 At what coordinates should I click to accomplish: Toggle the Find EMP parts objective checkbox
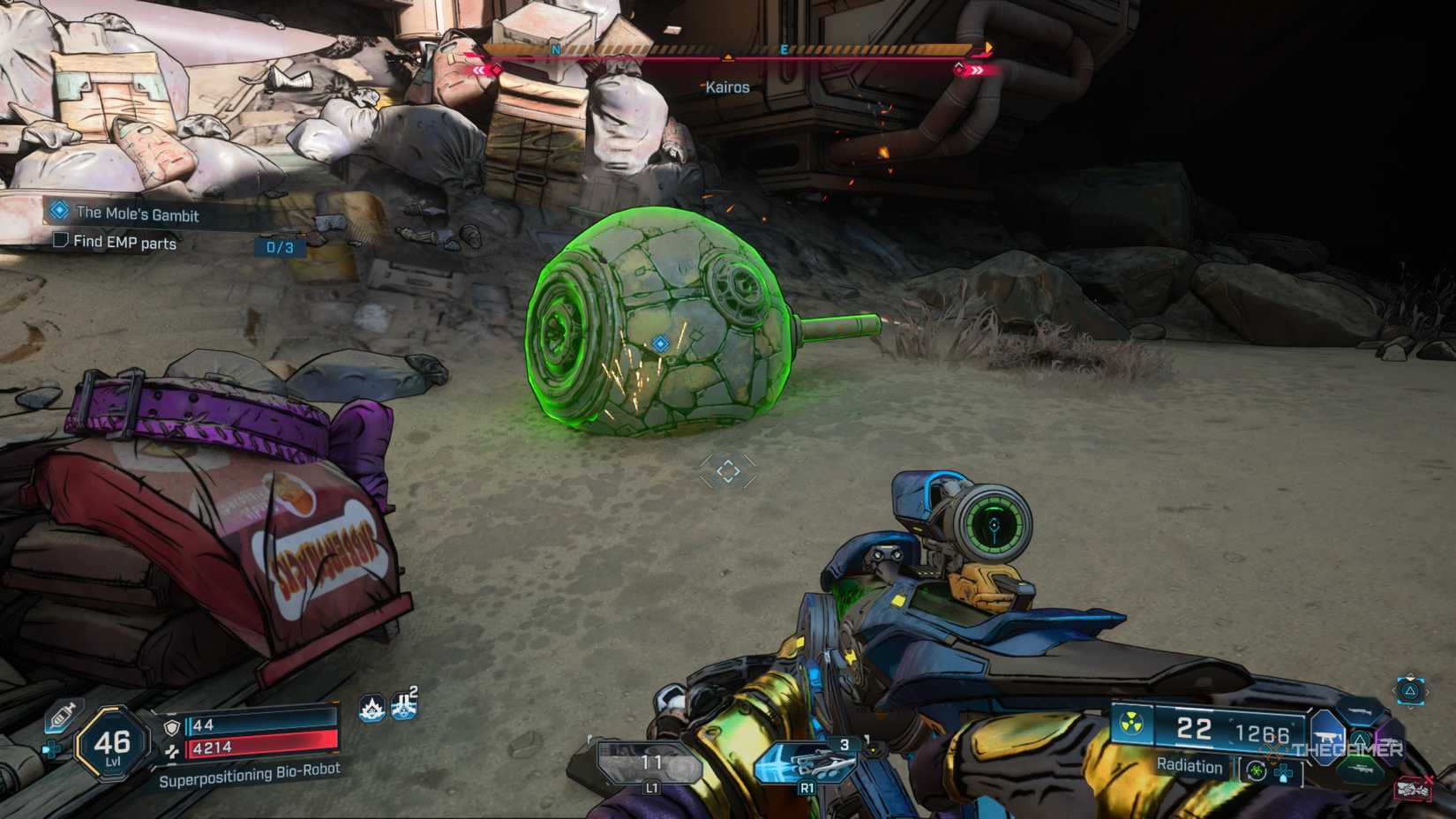coord(60,244)
